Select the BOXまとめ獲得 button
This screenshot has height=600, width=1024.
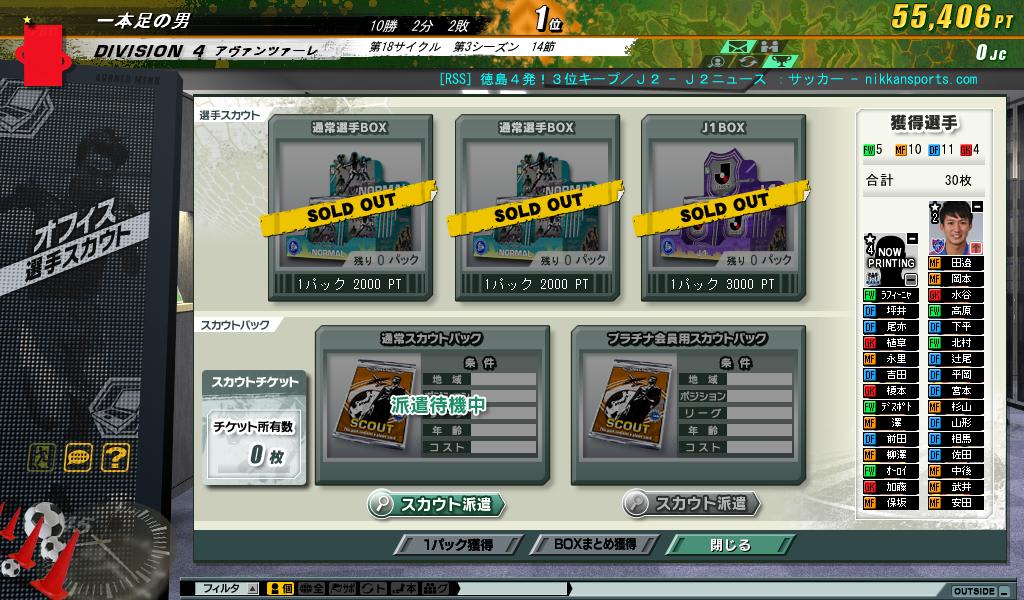(597, 545)
